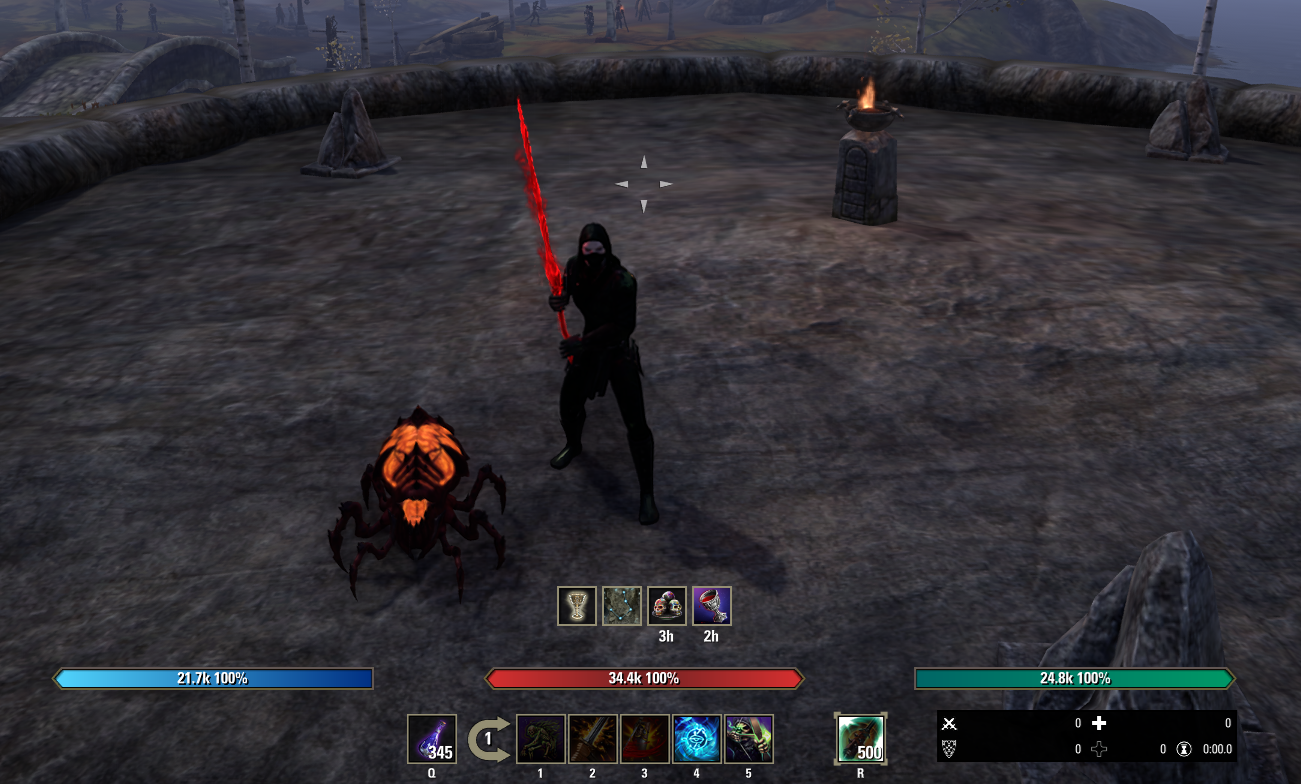1301x784 pixels.
Task: Click the weapon swap arrows icon
Action: 487,739
